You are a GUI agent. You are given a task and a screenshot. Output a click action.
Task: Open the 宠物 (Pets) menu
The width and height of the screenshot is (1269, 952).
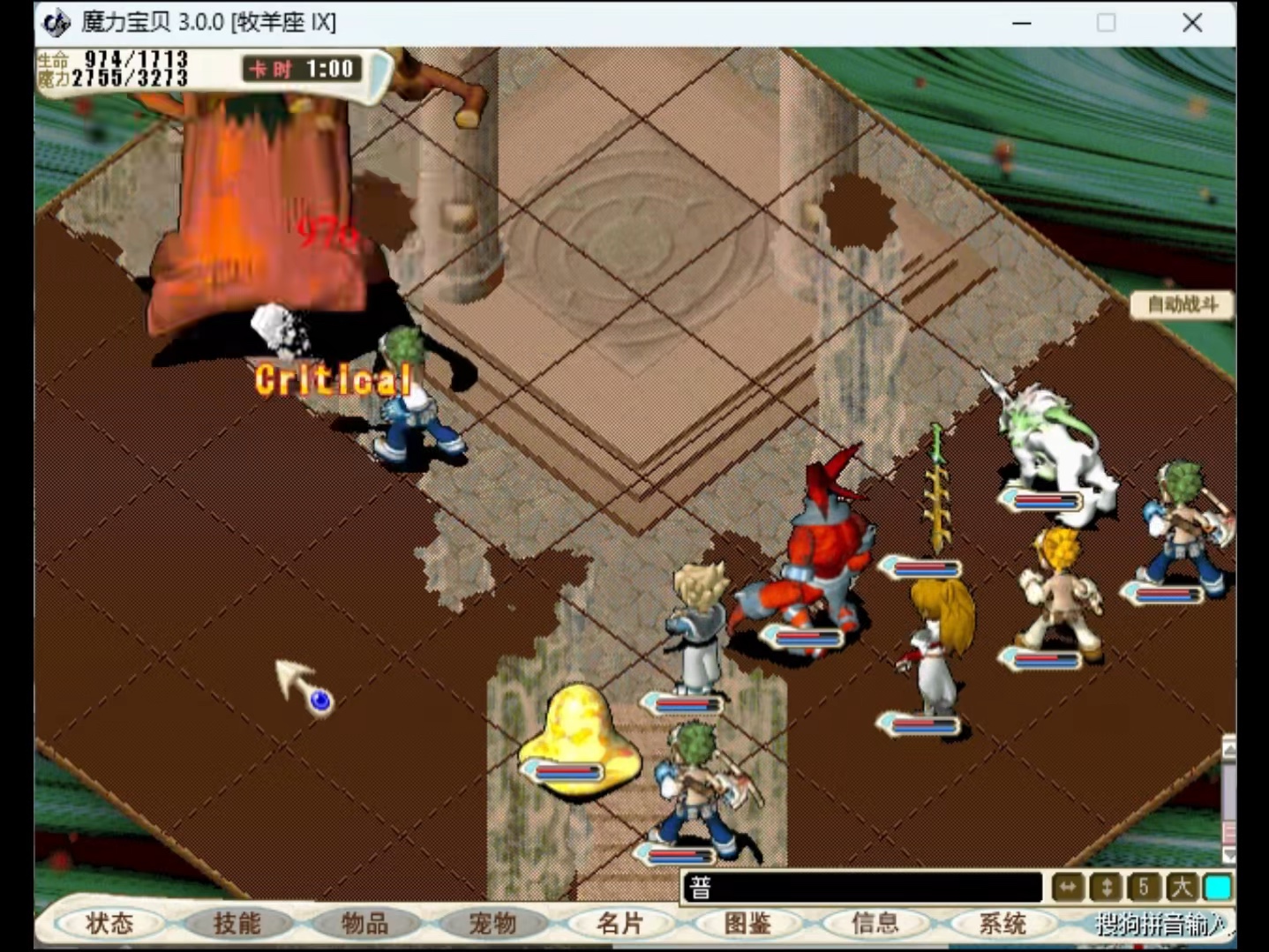(492, 924)
